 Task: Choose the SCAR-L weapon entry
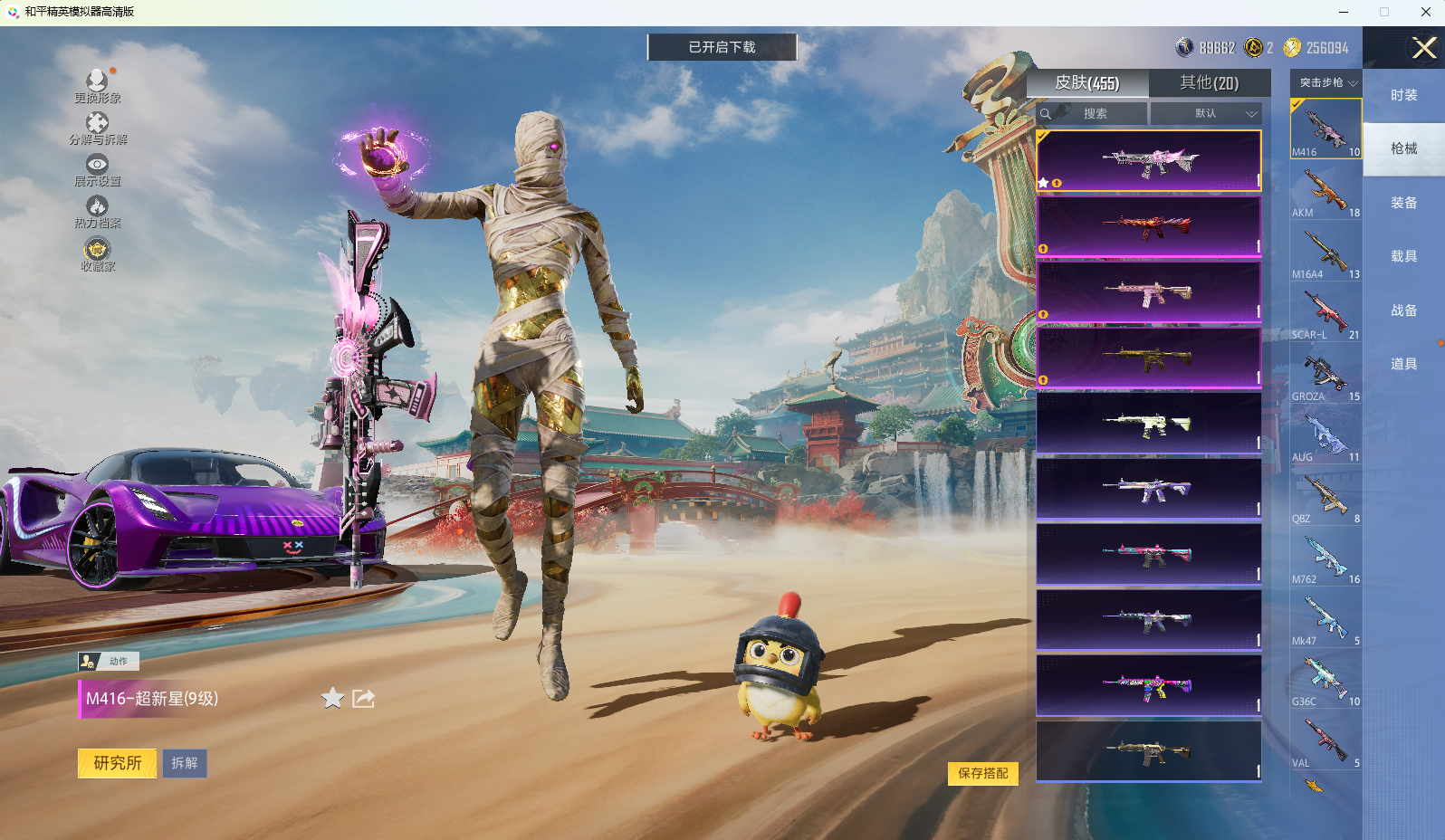point(1325,314)
